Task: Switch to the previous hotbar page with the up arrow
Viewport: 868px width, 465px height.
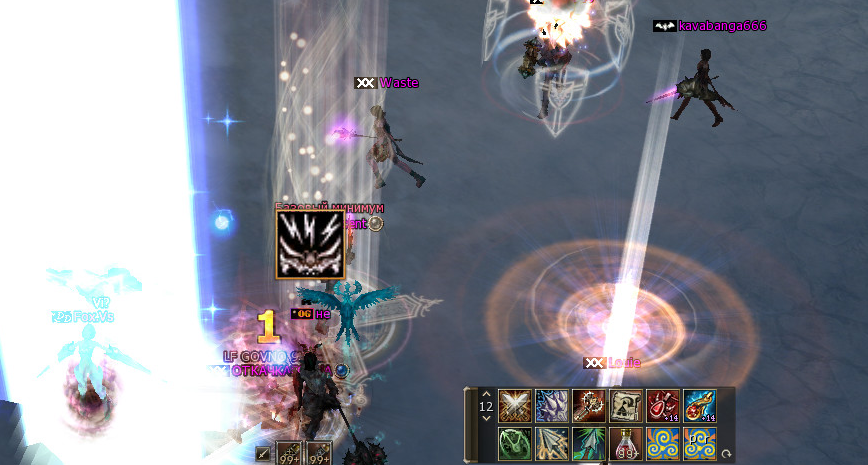Action: coord(486,393)
